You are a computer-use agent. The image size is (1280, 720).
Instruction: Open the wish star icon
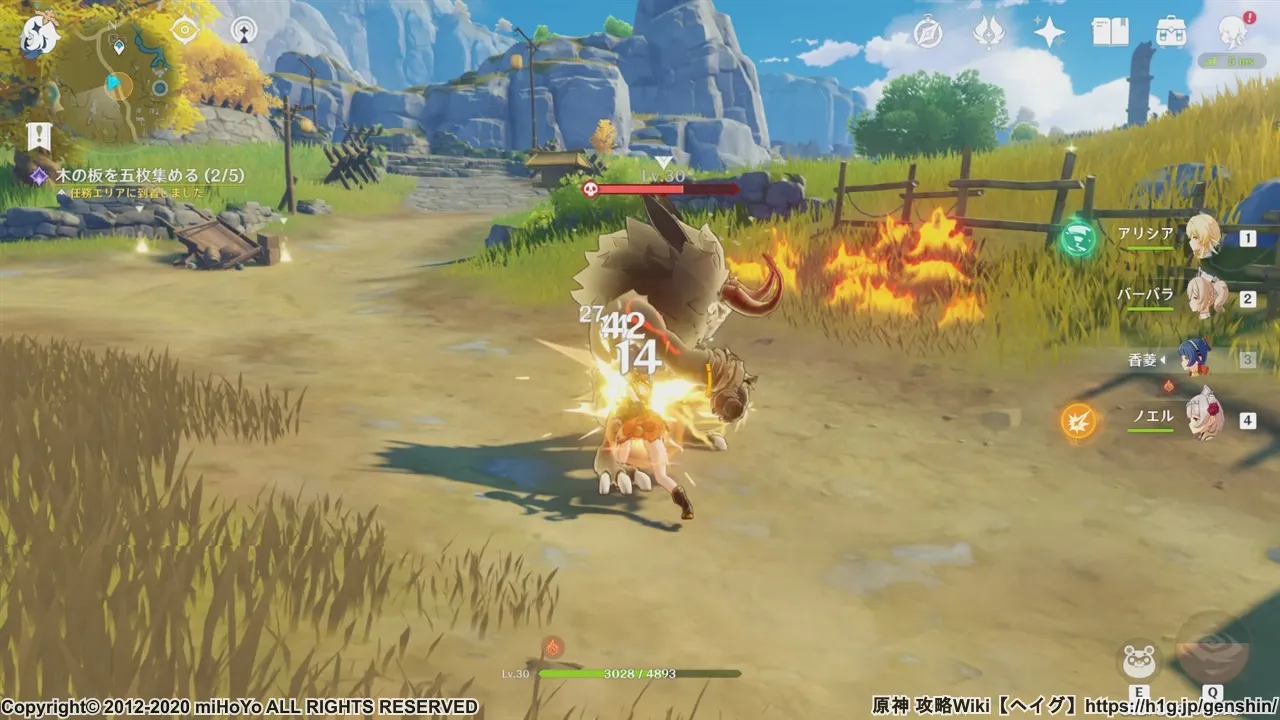pos(1049,32)
